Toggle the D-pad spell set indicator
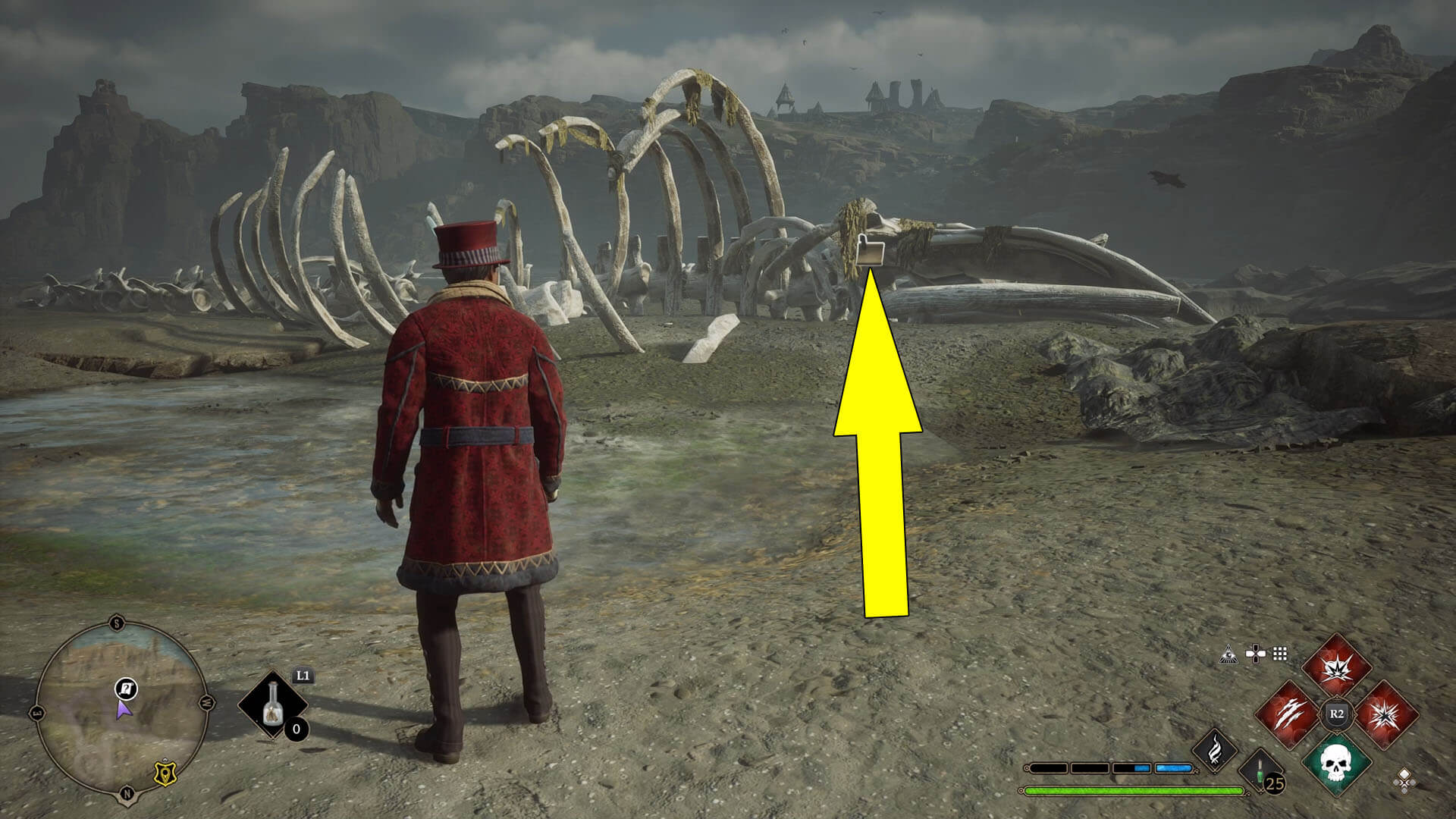 point(1256,653)
